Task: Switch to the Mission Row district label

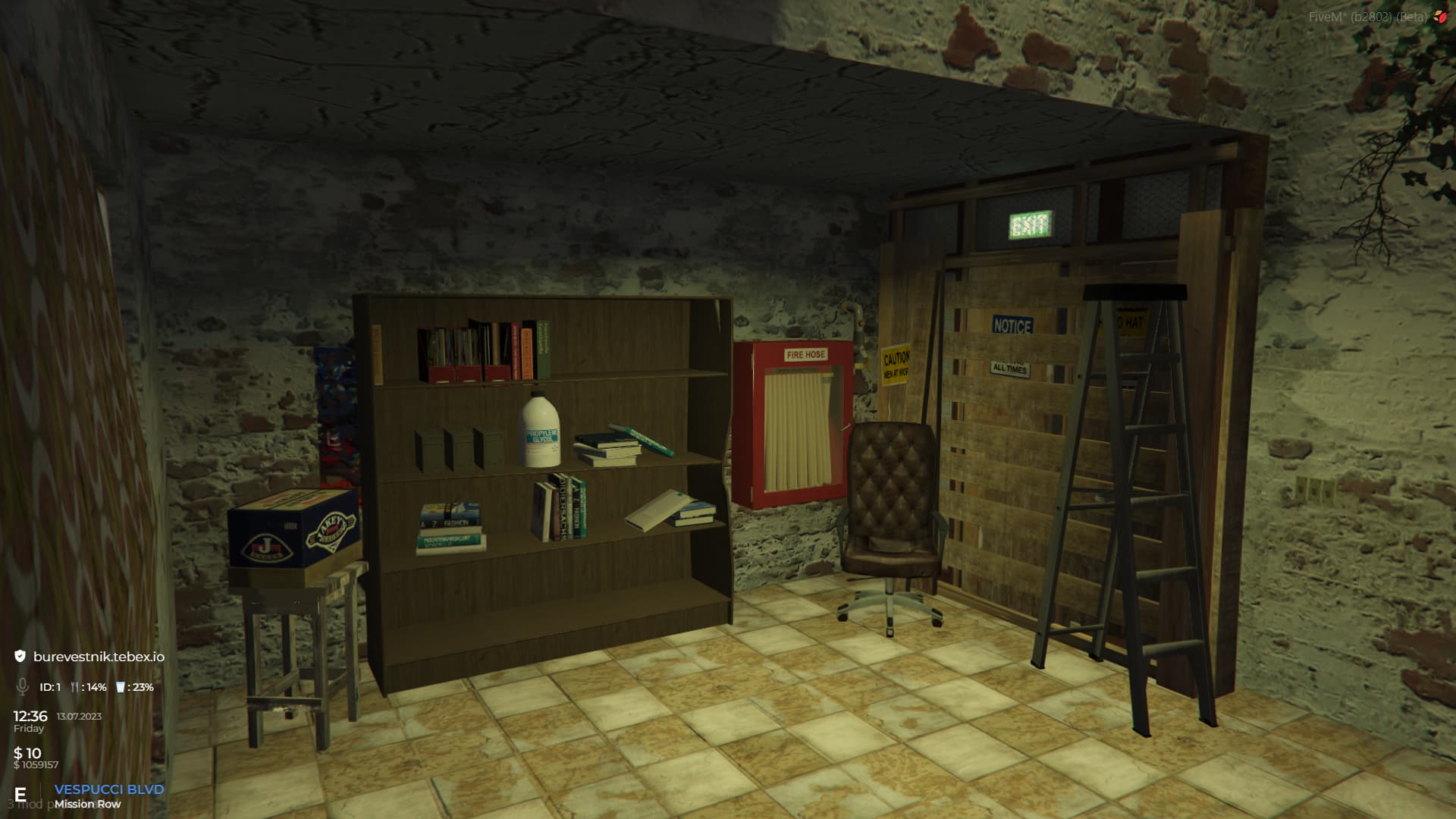Action: 87,805
